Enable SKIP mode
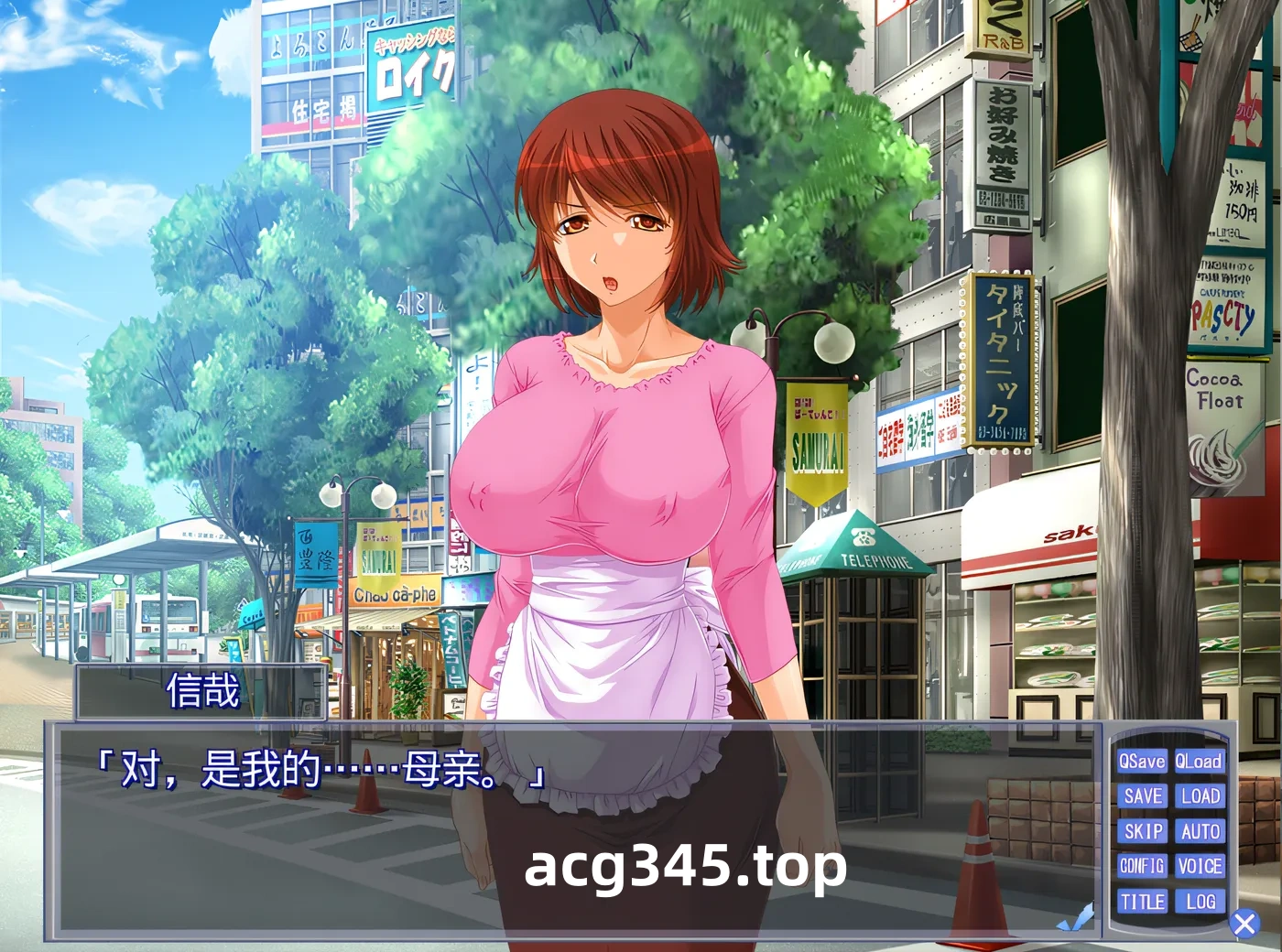This screenshot has width=1282, height=952. click(1142, 831)
